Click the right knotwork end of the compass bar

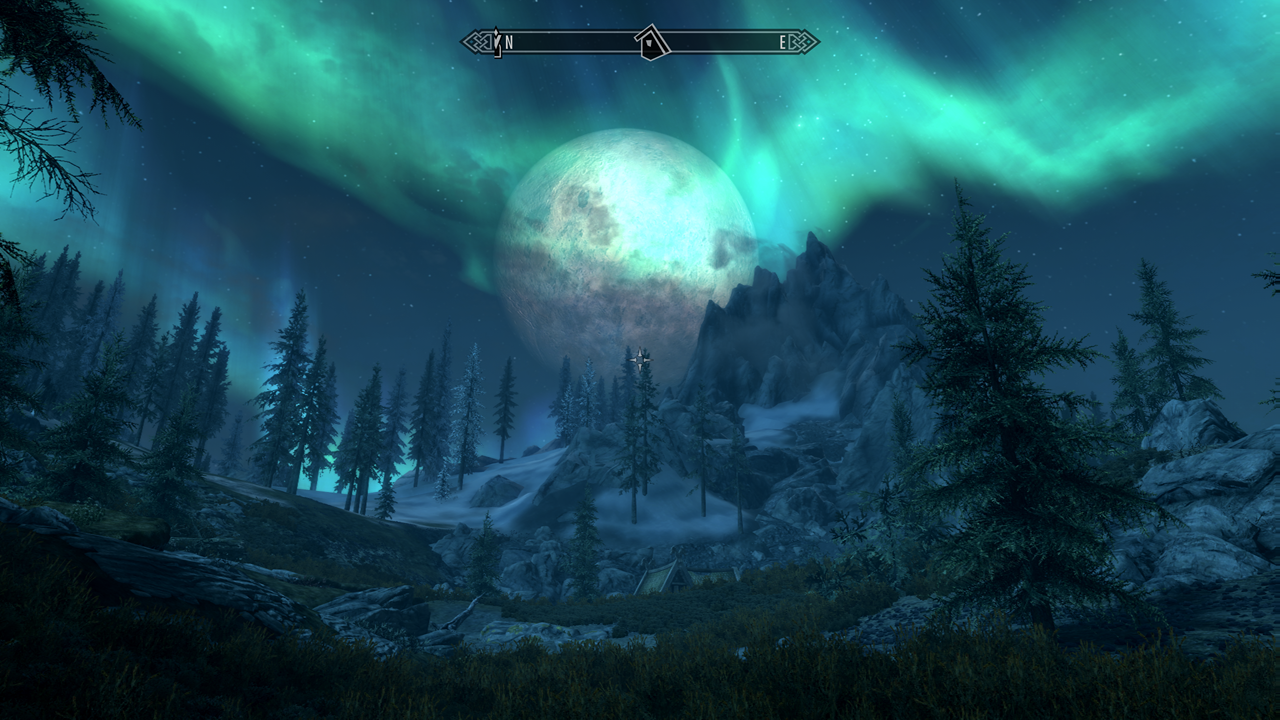point(802,42)
